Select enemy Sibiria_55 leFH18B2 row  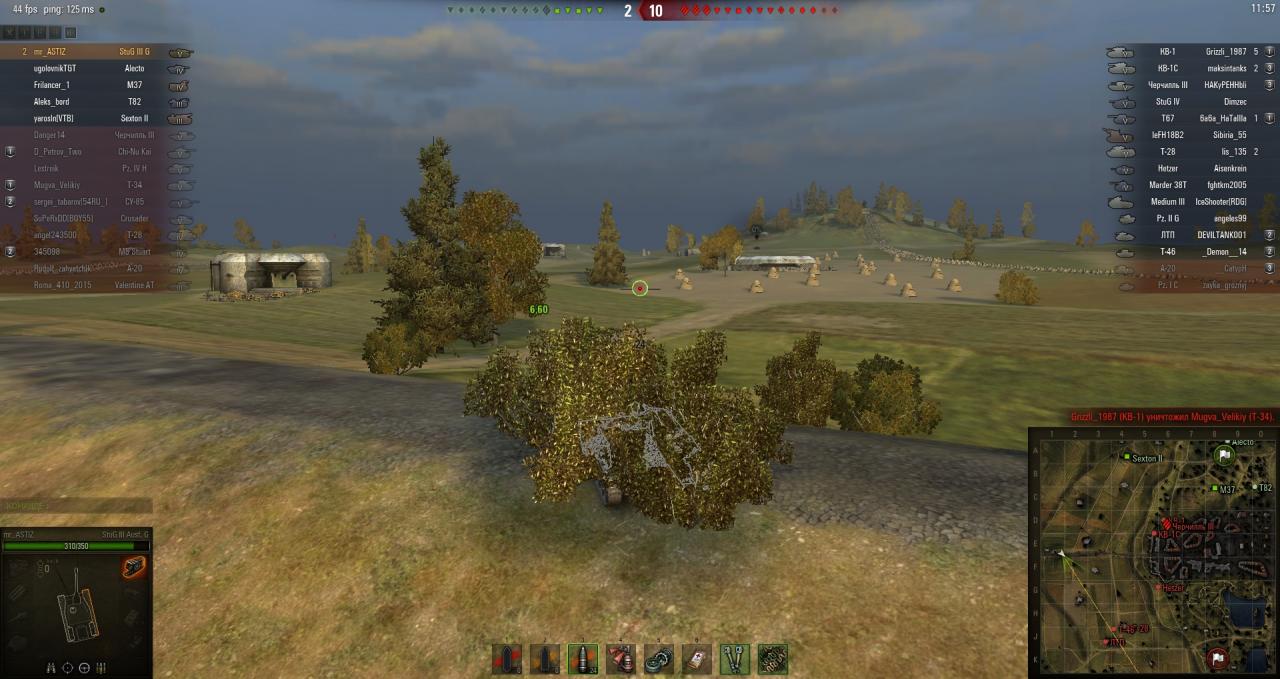click(1190, 135)
